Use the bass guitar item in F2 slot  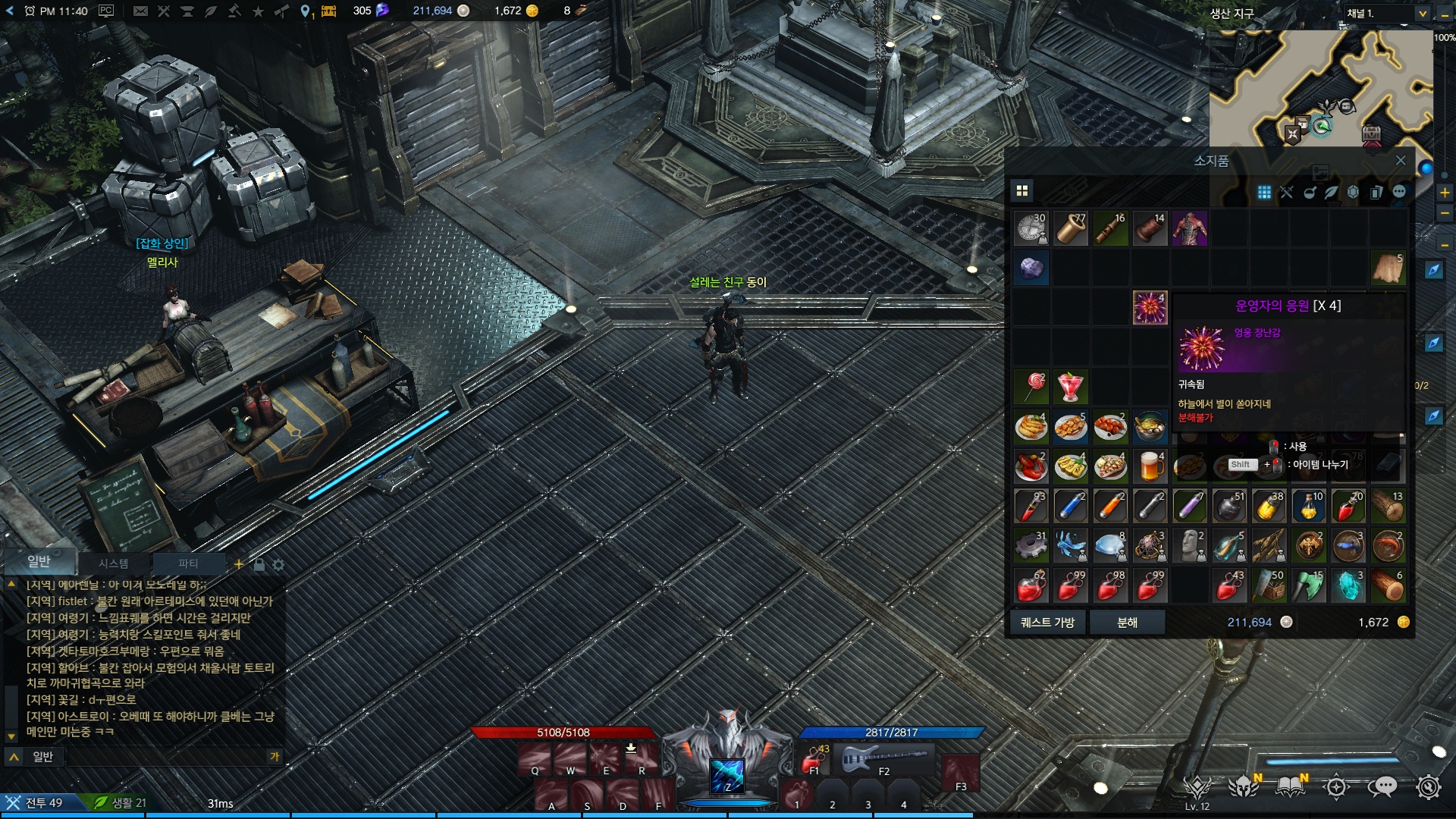884,758
